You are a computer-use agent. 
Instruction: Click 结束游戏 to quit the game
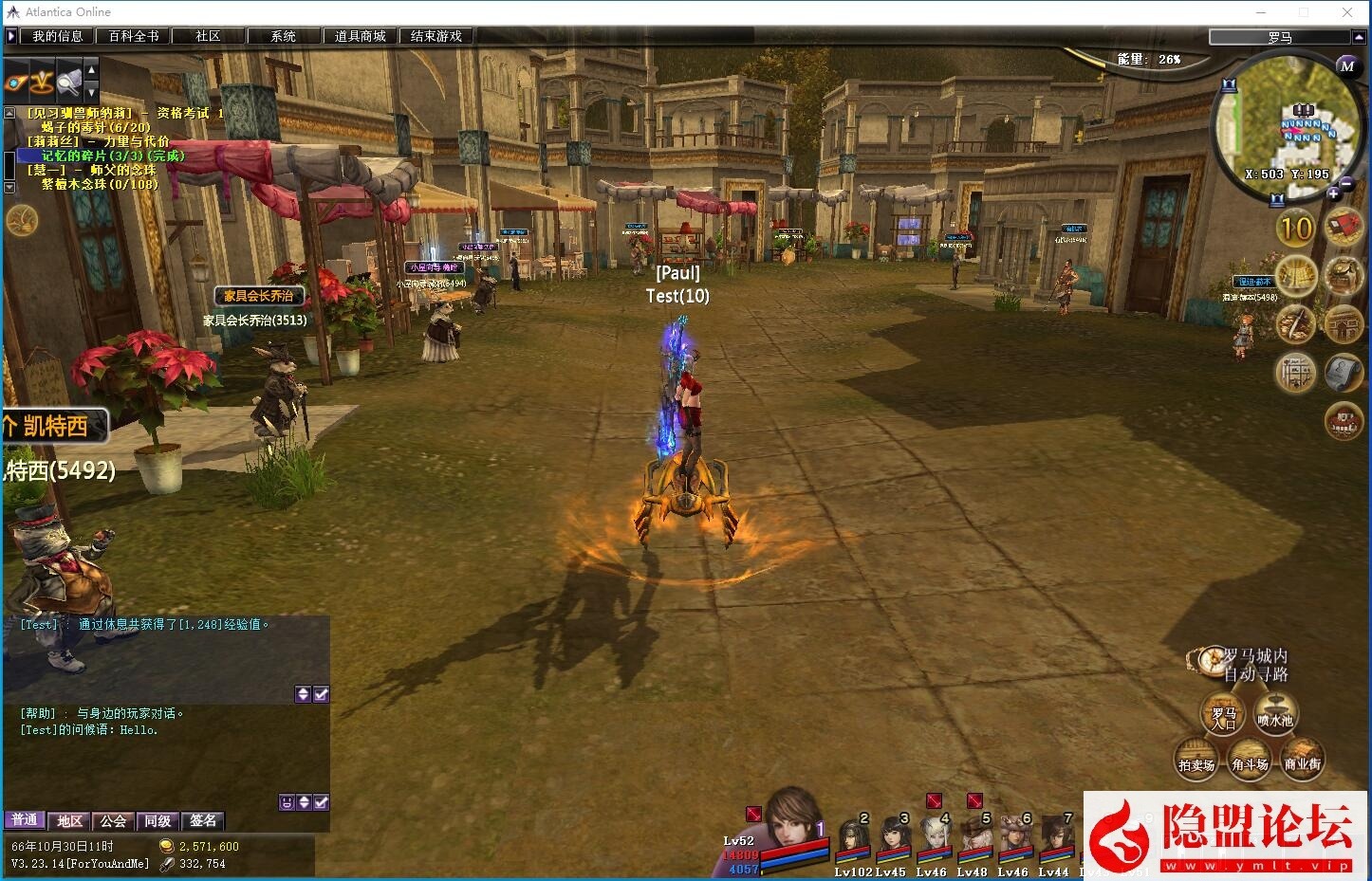click(x=436, y=36)
